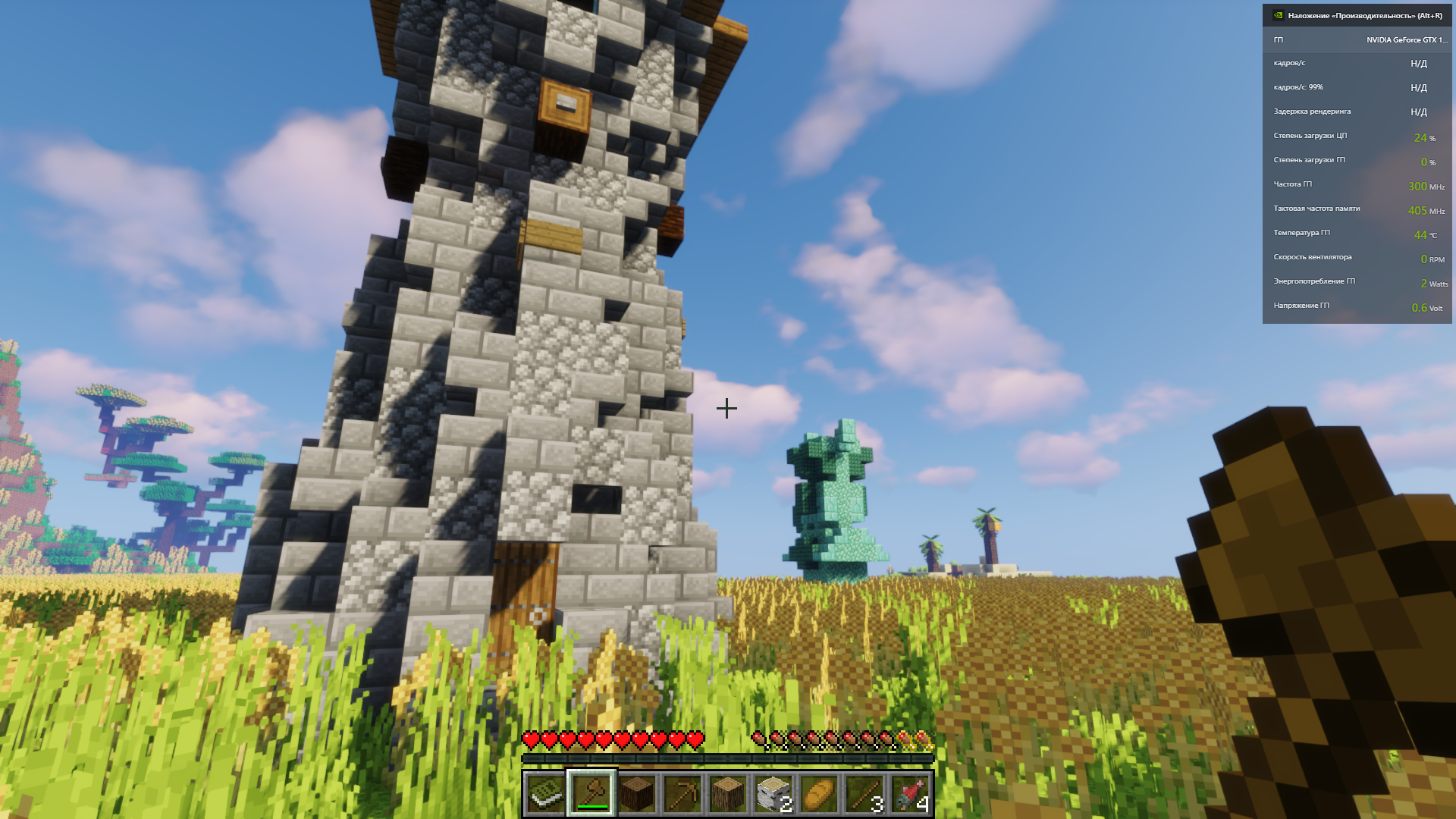Image resolution: width=1456 pixels, height=819 pixels.
Task: Select the wooden pickaxe hotbar slot
Action: pos(682,794)
